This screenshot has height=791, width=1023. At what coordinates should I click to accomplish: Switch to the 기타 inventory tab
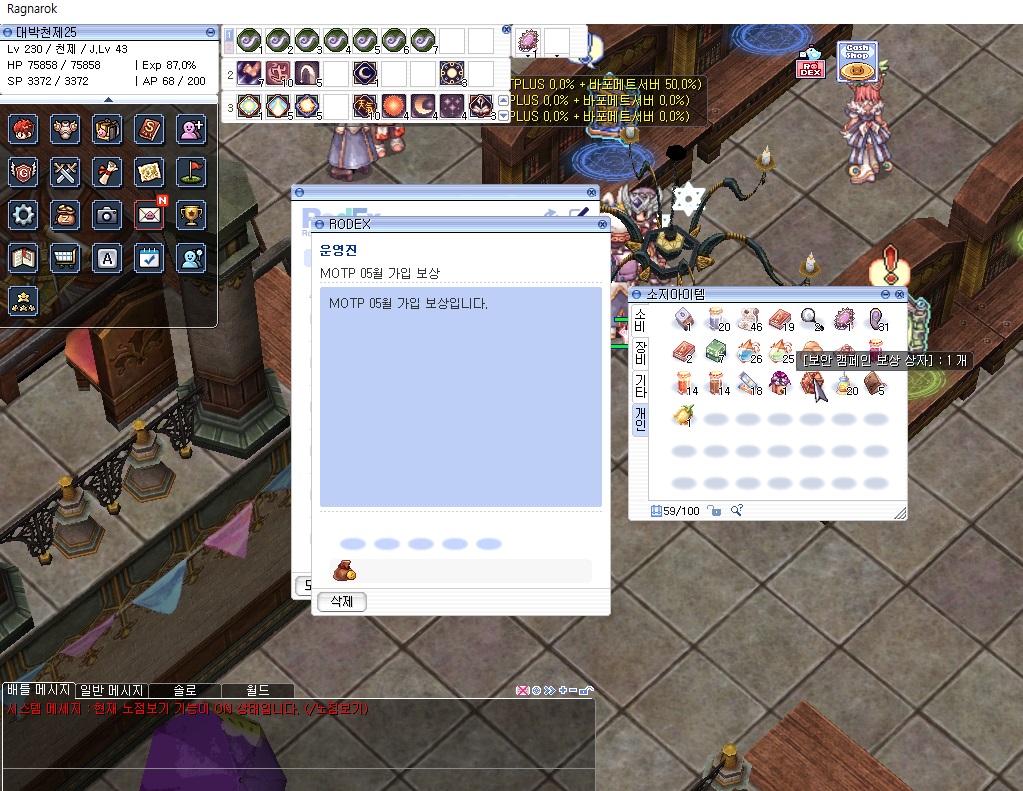click(x=640, y=384)
